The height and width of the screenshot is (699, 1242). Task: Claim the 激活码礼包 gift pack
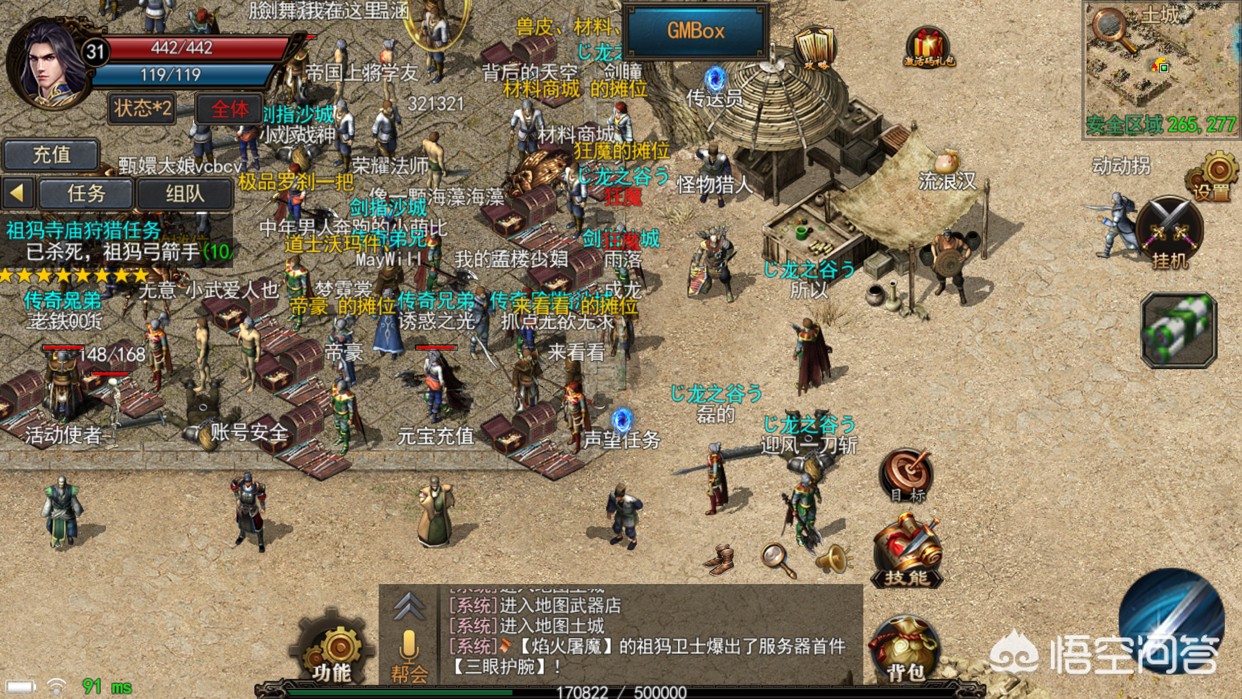929,47
